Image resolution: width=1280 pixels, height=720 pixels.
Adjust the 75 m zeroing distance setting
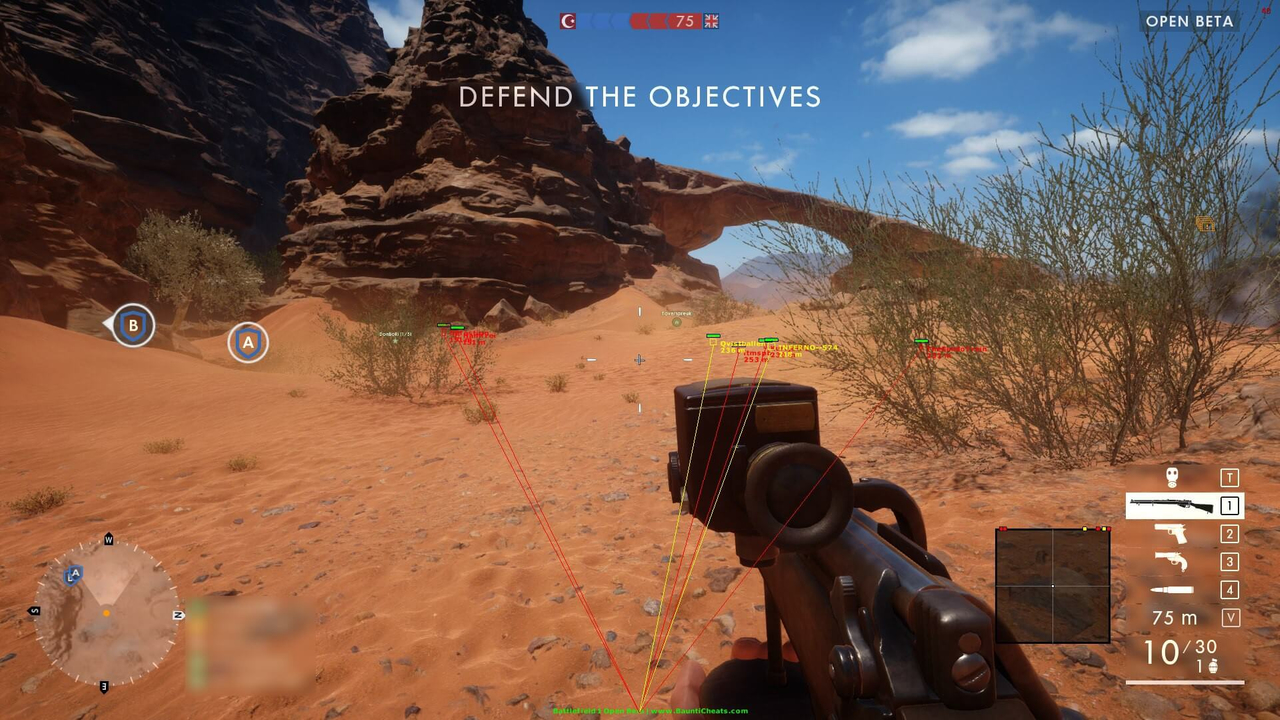point(1174,618)
